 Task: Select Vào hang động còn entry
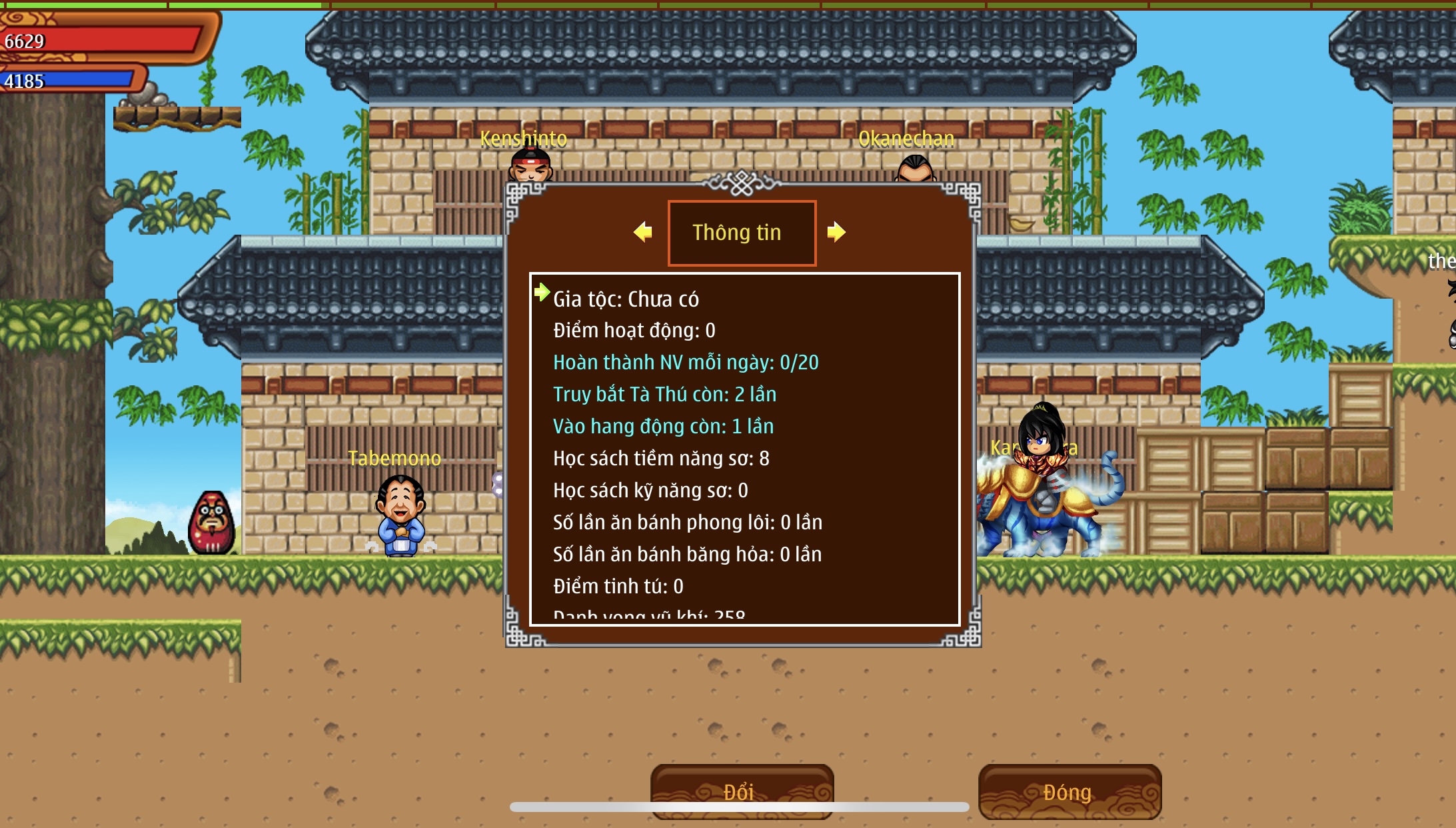(x=663, y=427)
